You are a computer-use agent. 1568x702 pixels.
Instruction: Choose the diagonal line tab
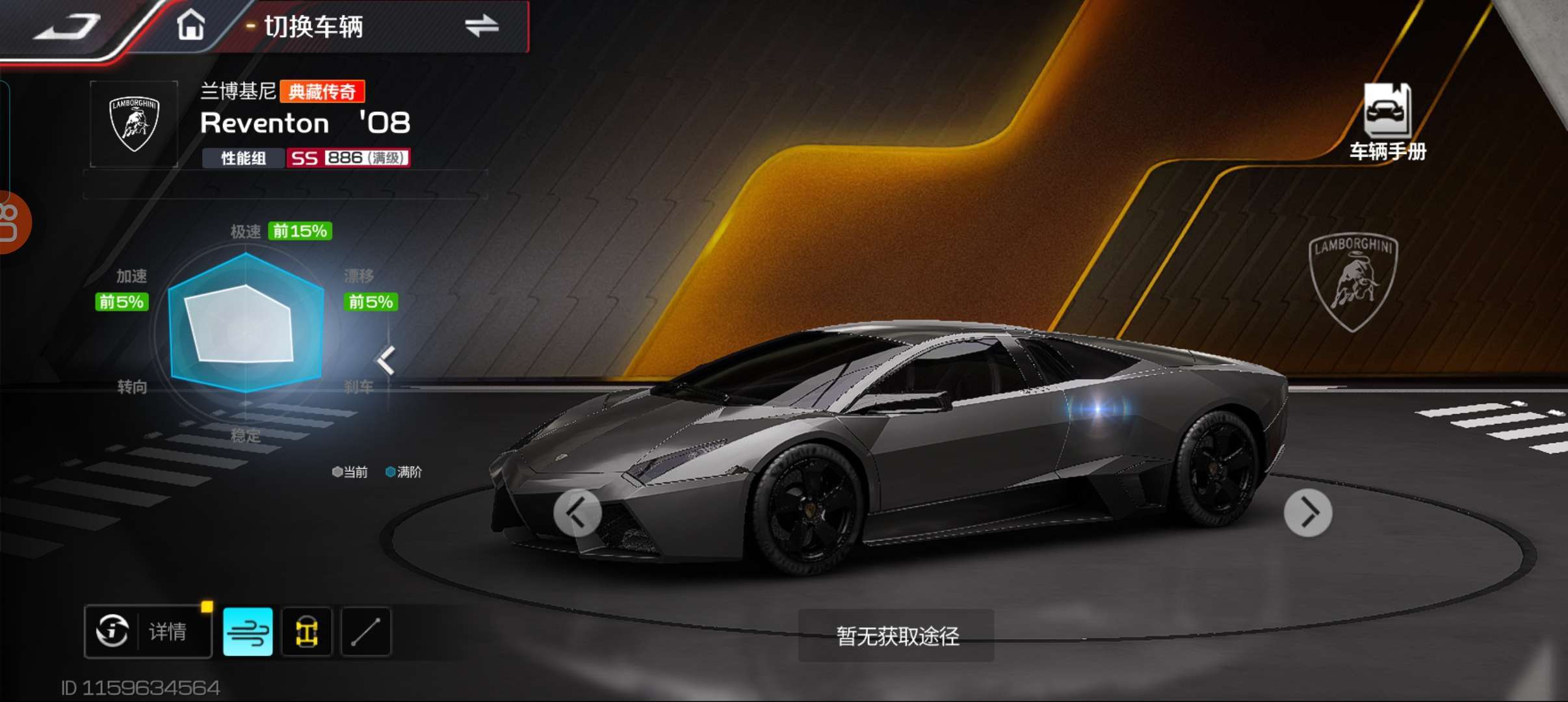pos(366,632)
